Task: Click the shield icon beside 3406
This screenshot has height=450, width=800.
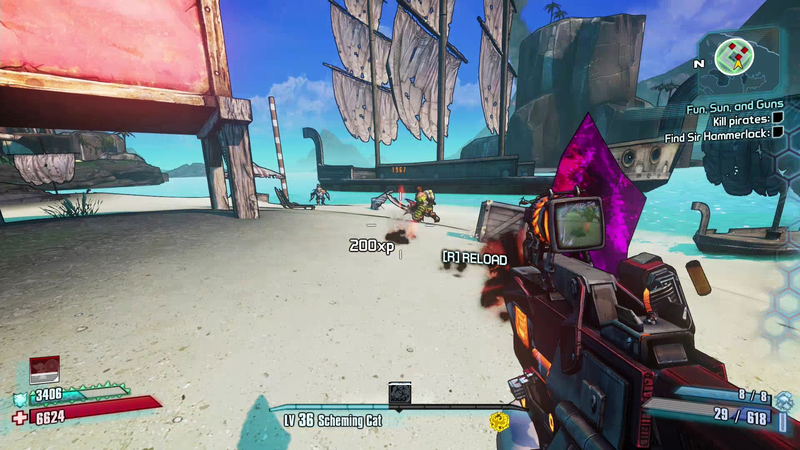Action: 21,397
